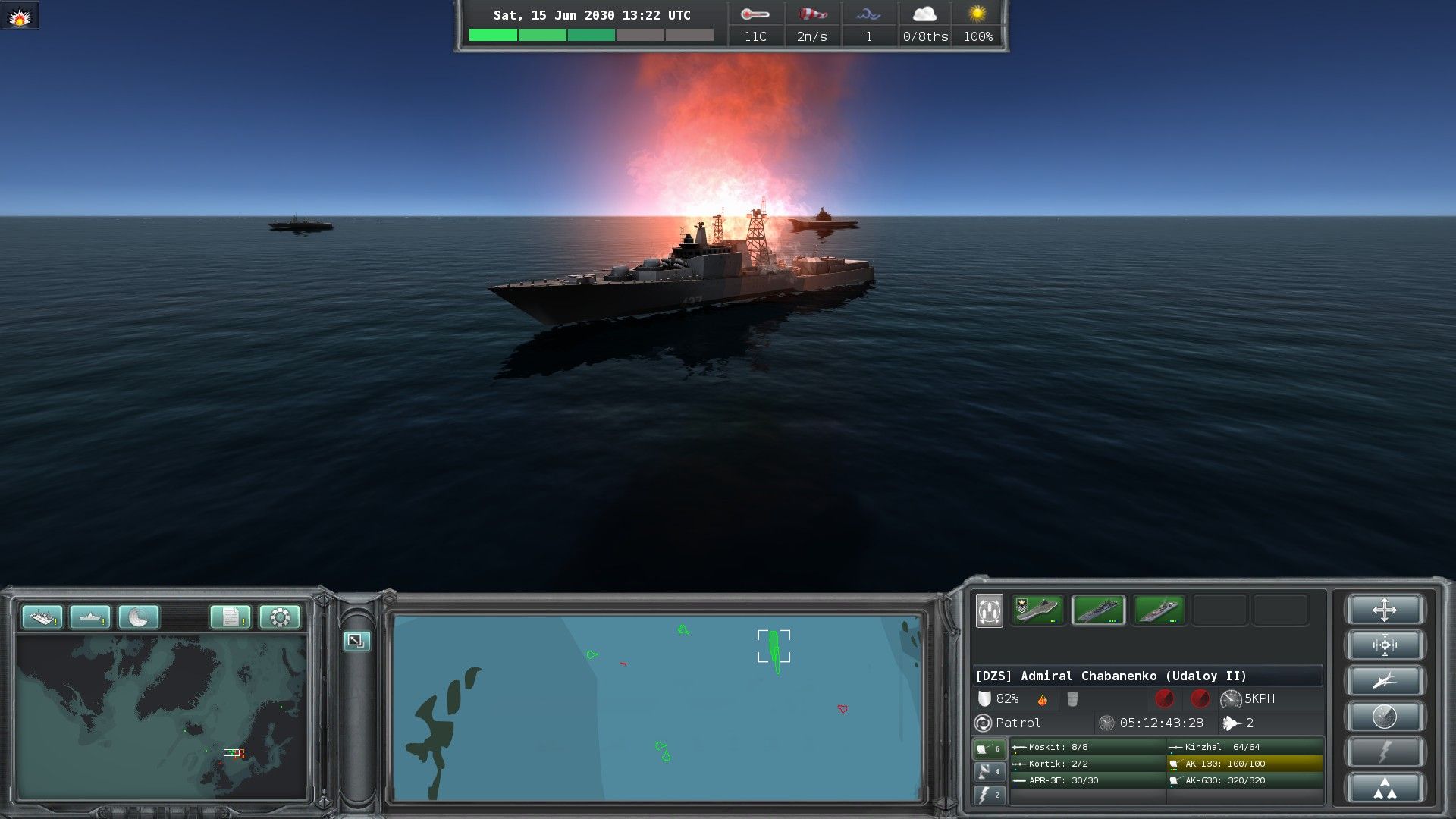Open the gear settings button
The height and width of the screenshot is (819, 1456).
click(279, 617)
